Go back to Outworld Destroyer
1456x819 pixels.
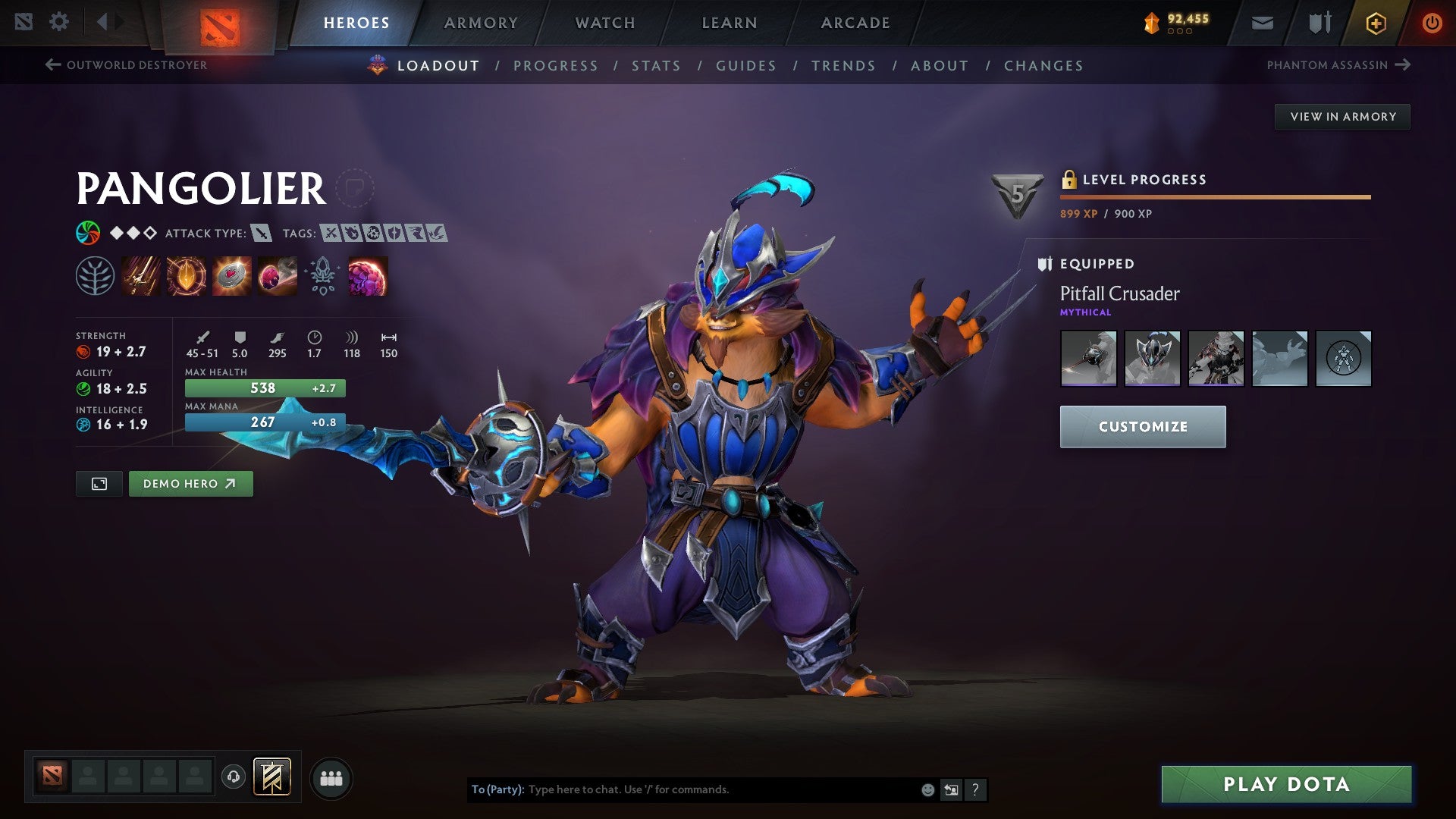pos(127,65)
